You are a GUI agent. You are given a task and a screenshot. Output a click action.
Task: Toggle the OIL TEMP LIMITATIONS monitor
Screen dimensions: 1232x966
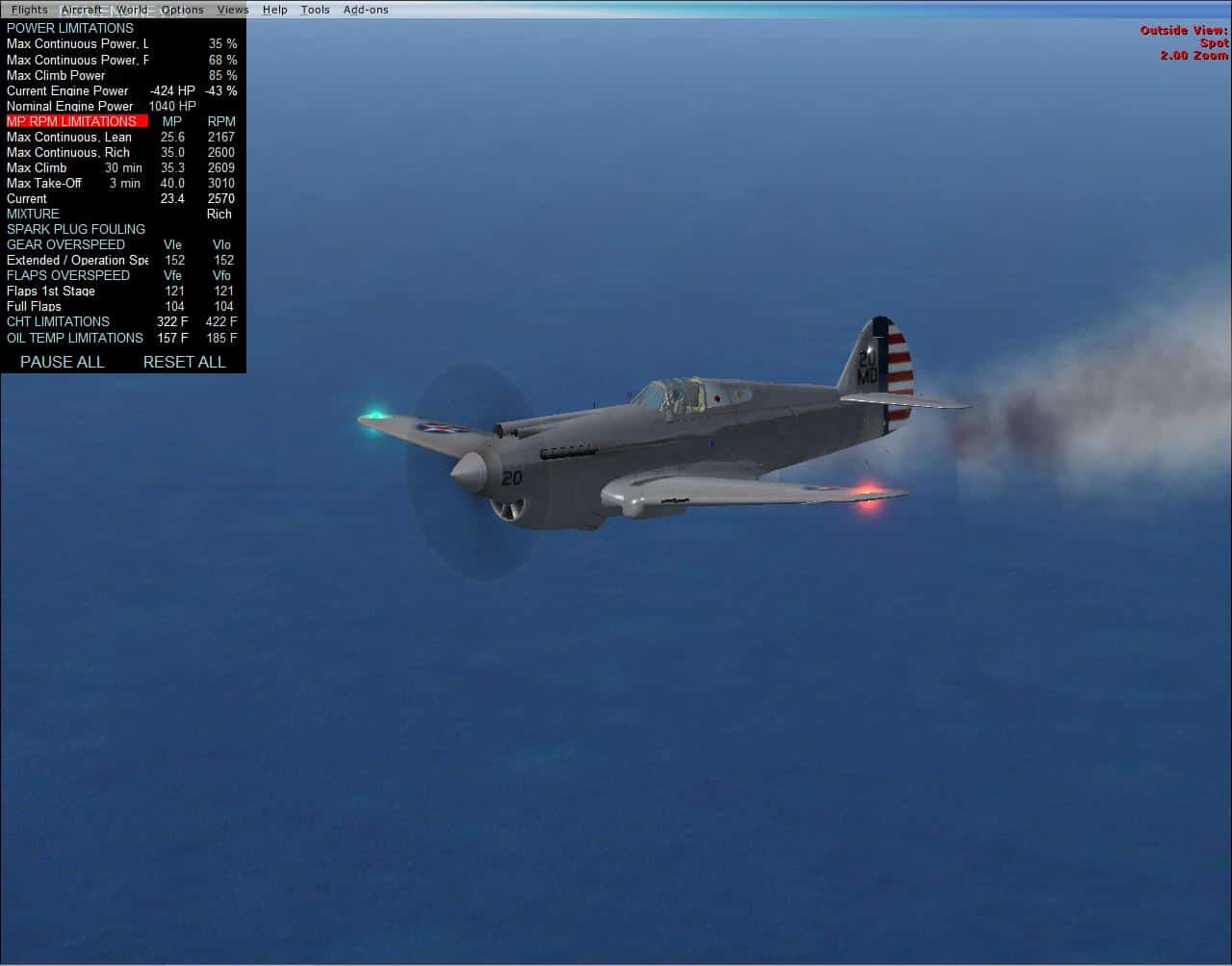(x=74, y=338)
